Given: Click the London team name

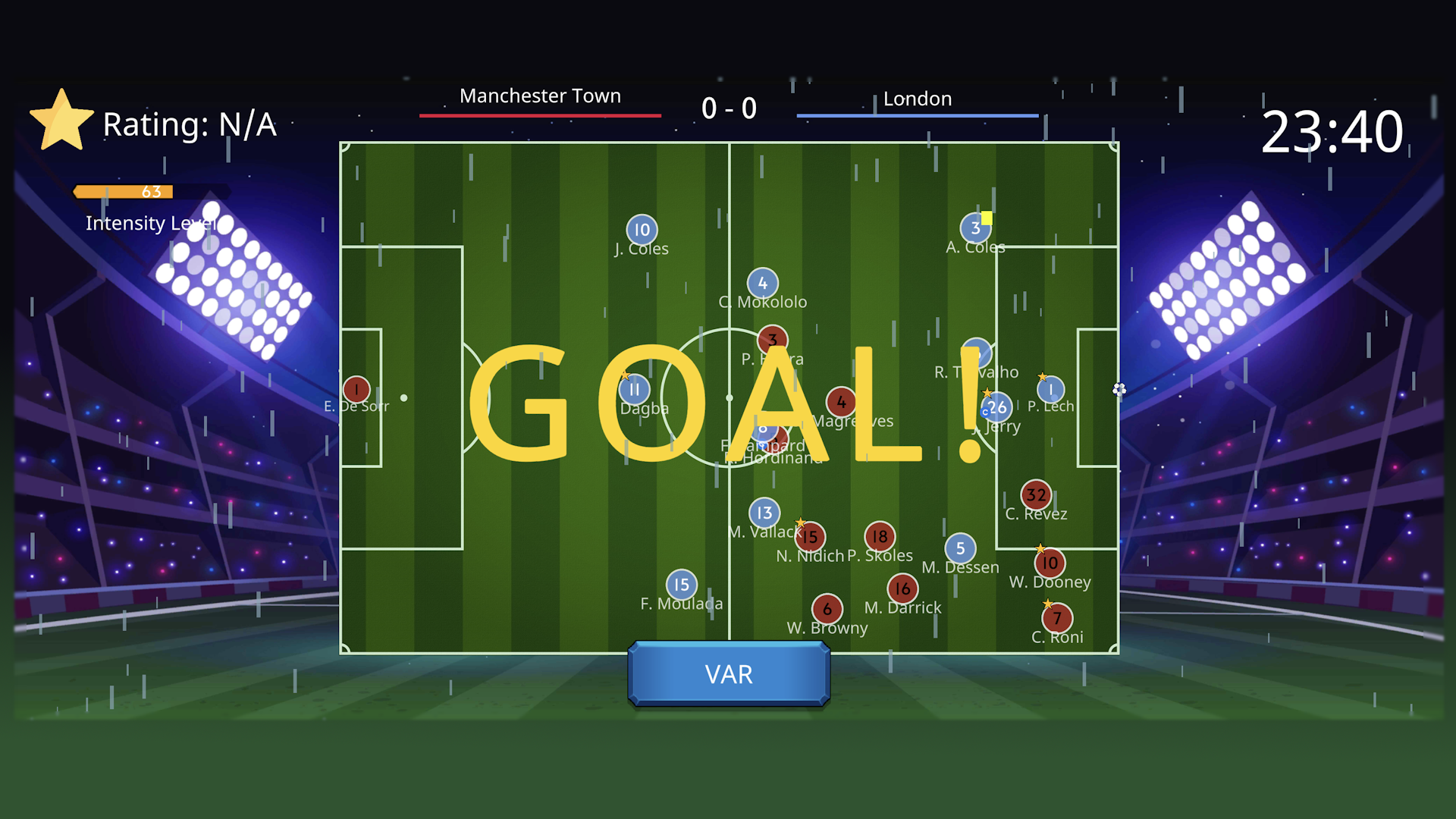Looking at the screenshot, I should click(918, 99).
